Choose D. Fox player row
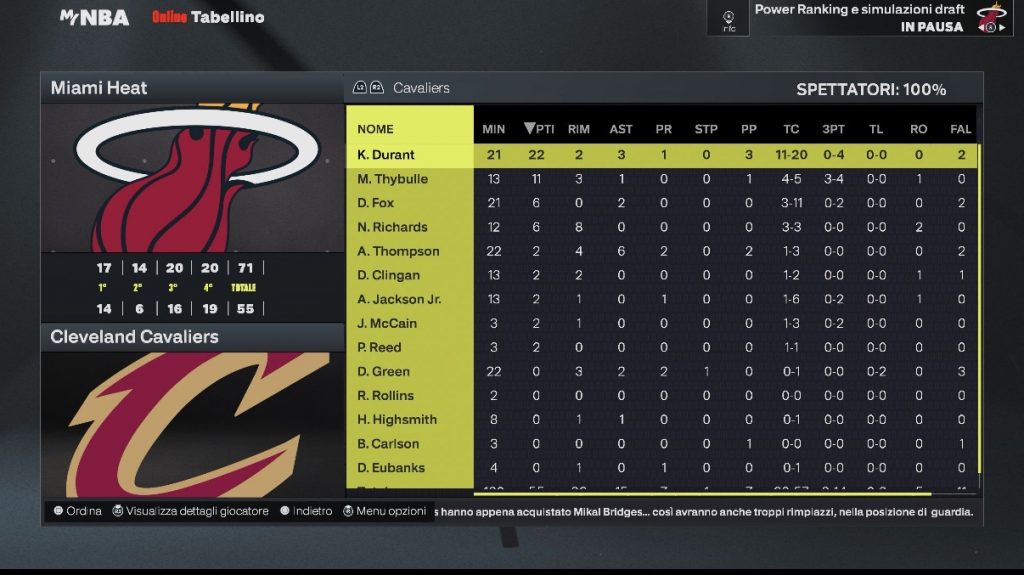 (376, 203)
